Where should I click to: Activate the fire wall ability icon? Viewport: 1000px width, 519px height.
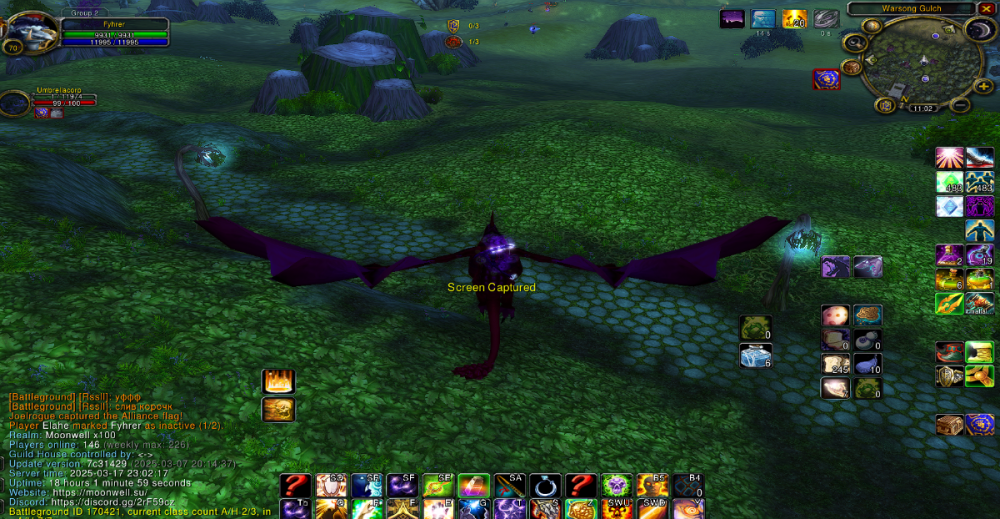pos(278,381)
